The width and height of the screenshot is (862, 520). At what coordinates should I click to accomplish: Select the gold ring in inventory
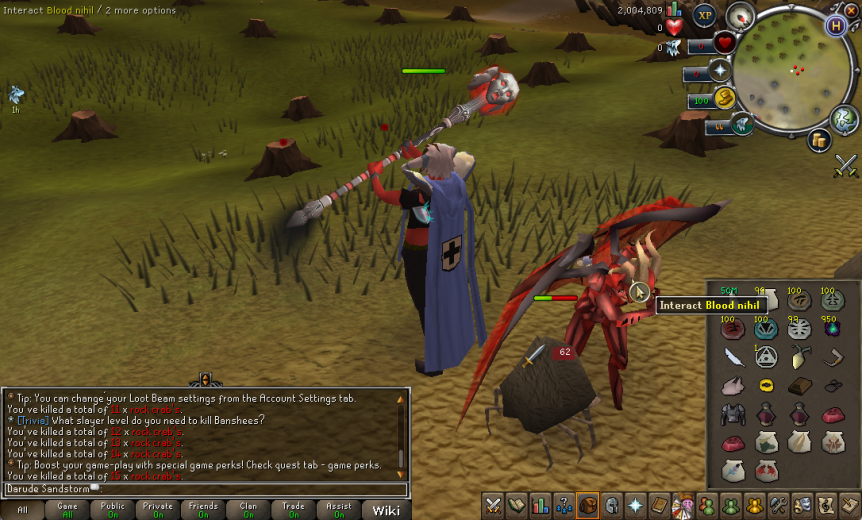tap(766, 385)
